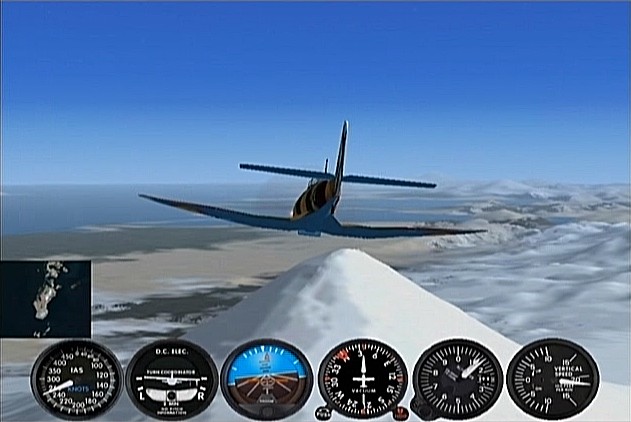This screenshot has height=422, width=631.
Task: Click the turn coordinator gauge
Action: pyautogui.click(x=171, y=380)
